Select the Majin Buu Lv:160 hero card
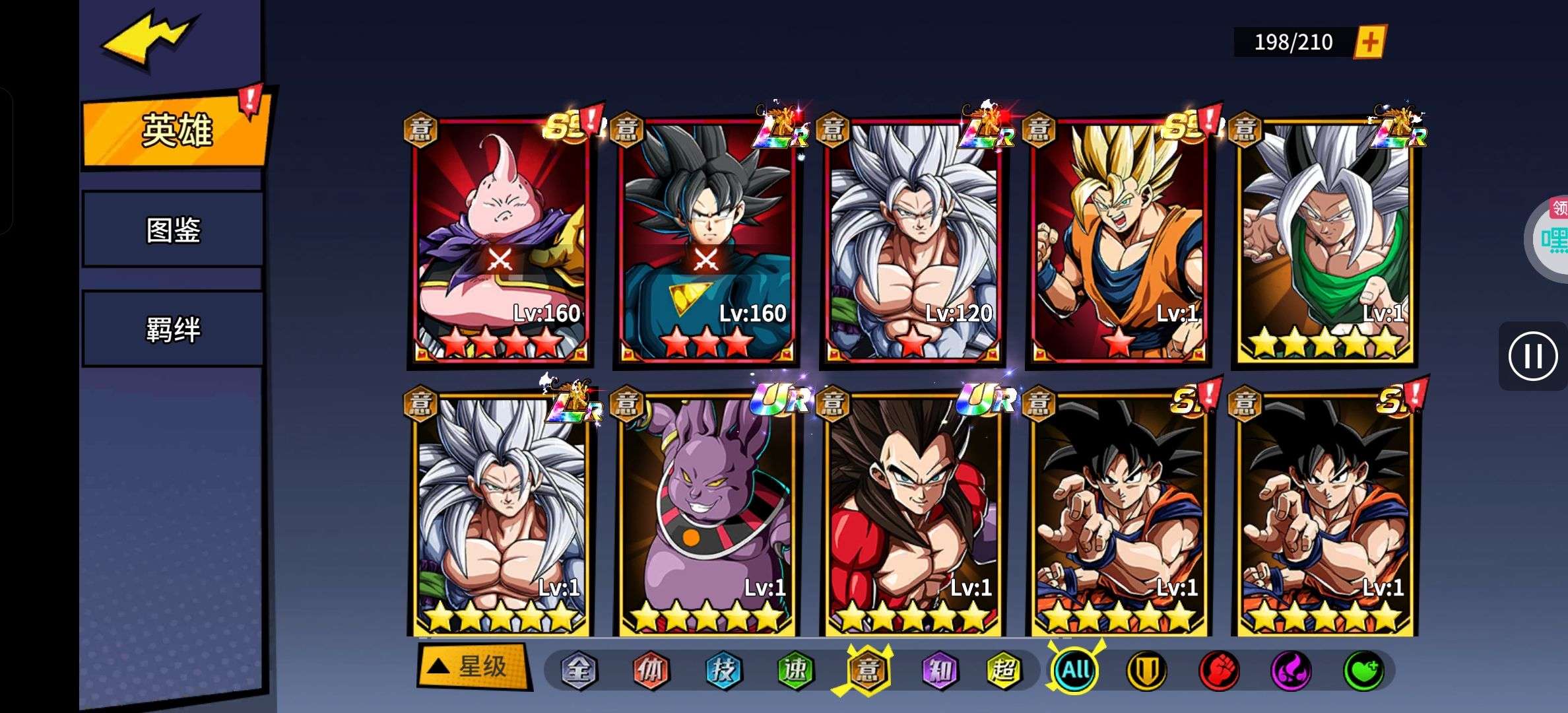This screenshot has width=1568, height=713. pos(500,241)
